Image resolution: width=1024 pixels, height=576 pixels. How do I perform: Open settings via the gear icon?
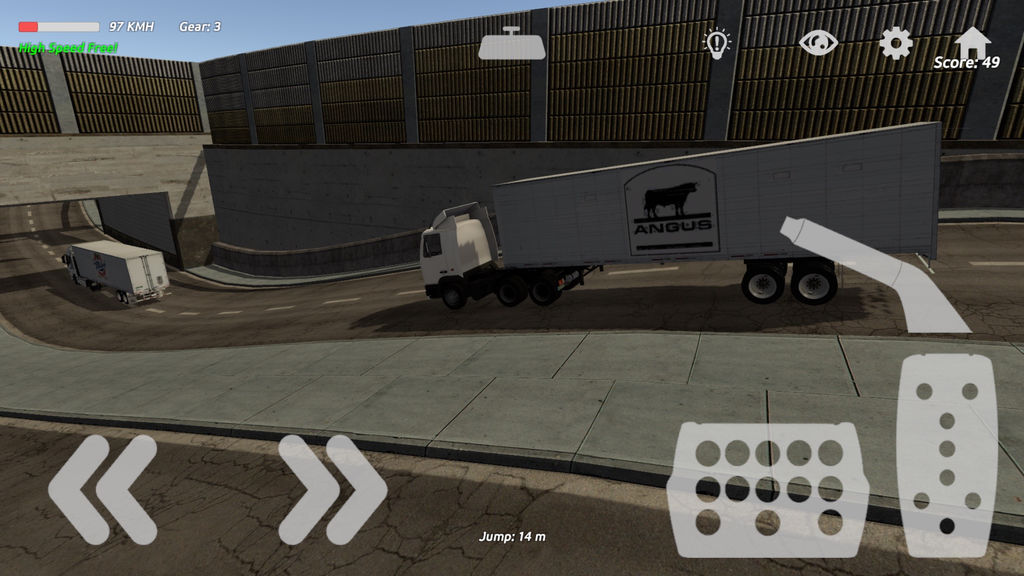[x=895, y=42]
